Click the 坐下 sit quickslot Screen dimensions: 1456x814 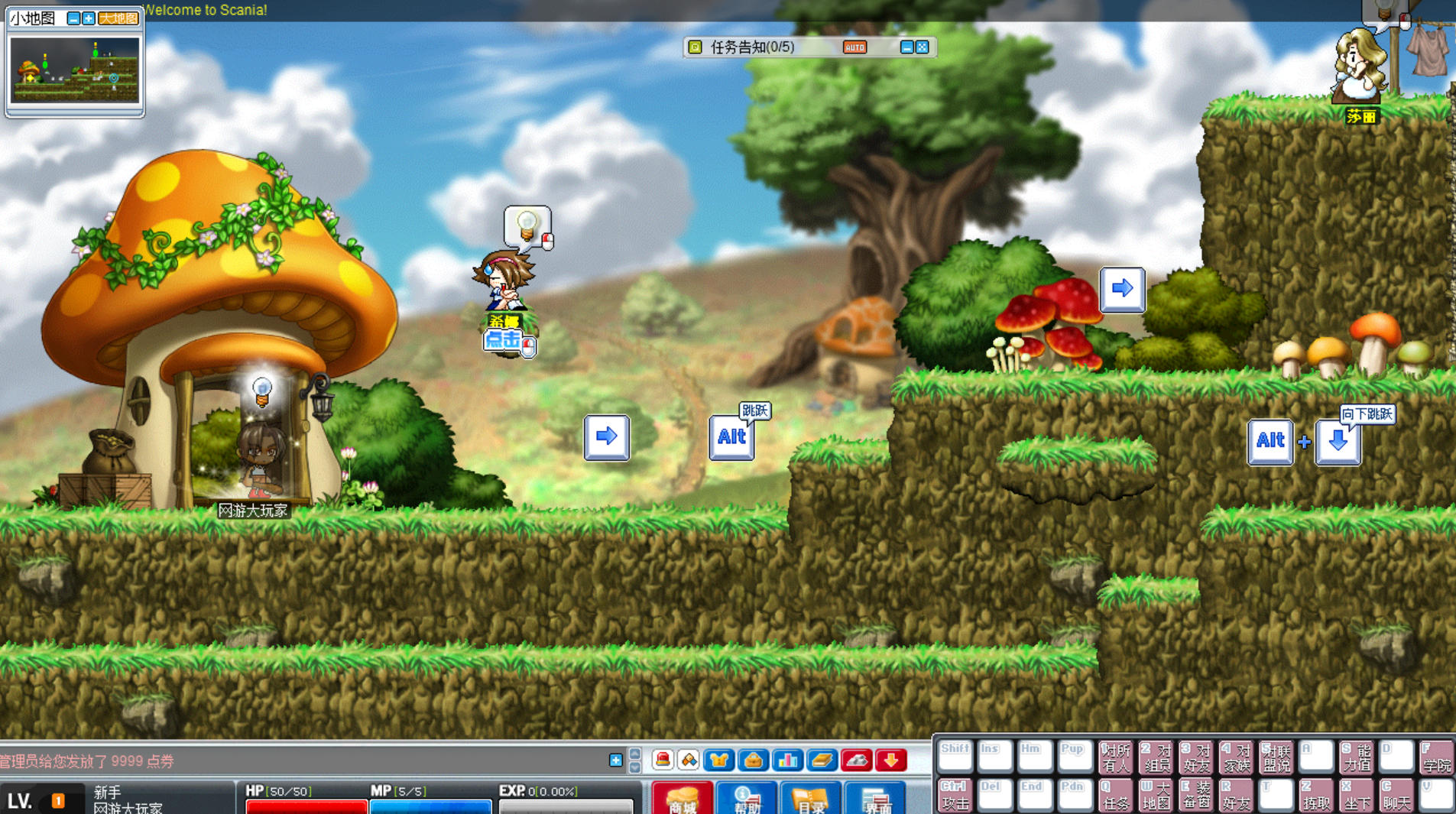pos(1357,796)
